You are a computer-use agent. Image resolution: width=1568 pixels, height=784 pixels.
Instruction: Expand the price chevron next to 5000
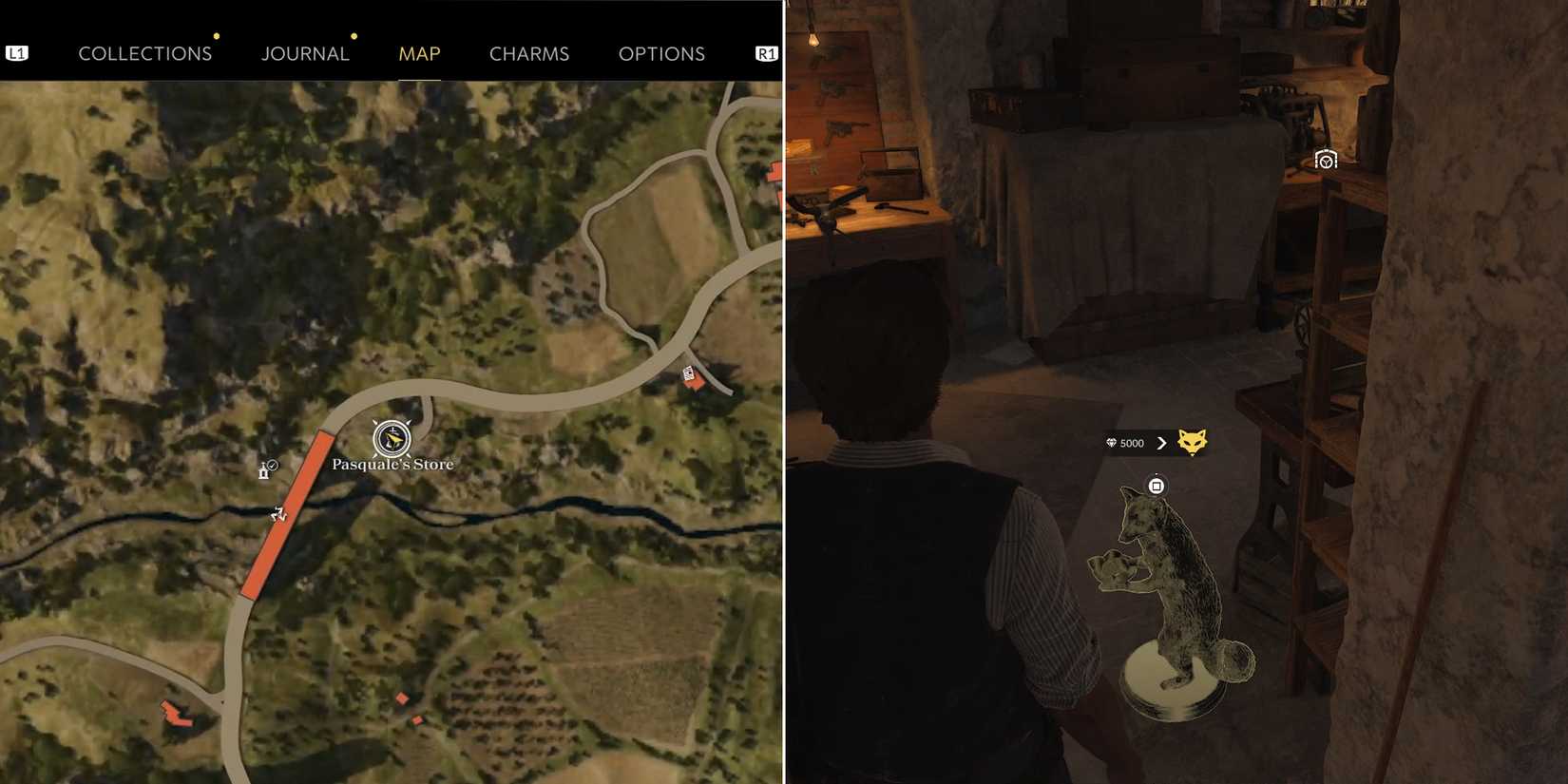pyautogui.click(x=1161, y=442)
